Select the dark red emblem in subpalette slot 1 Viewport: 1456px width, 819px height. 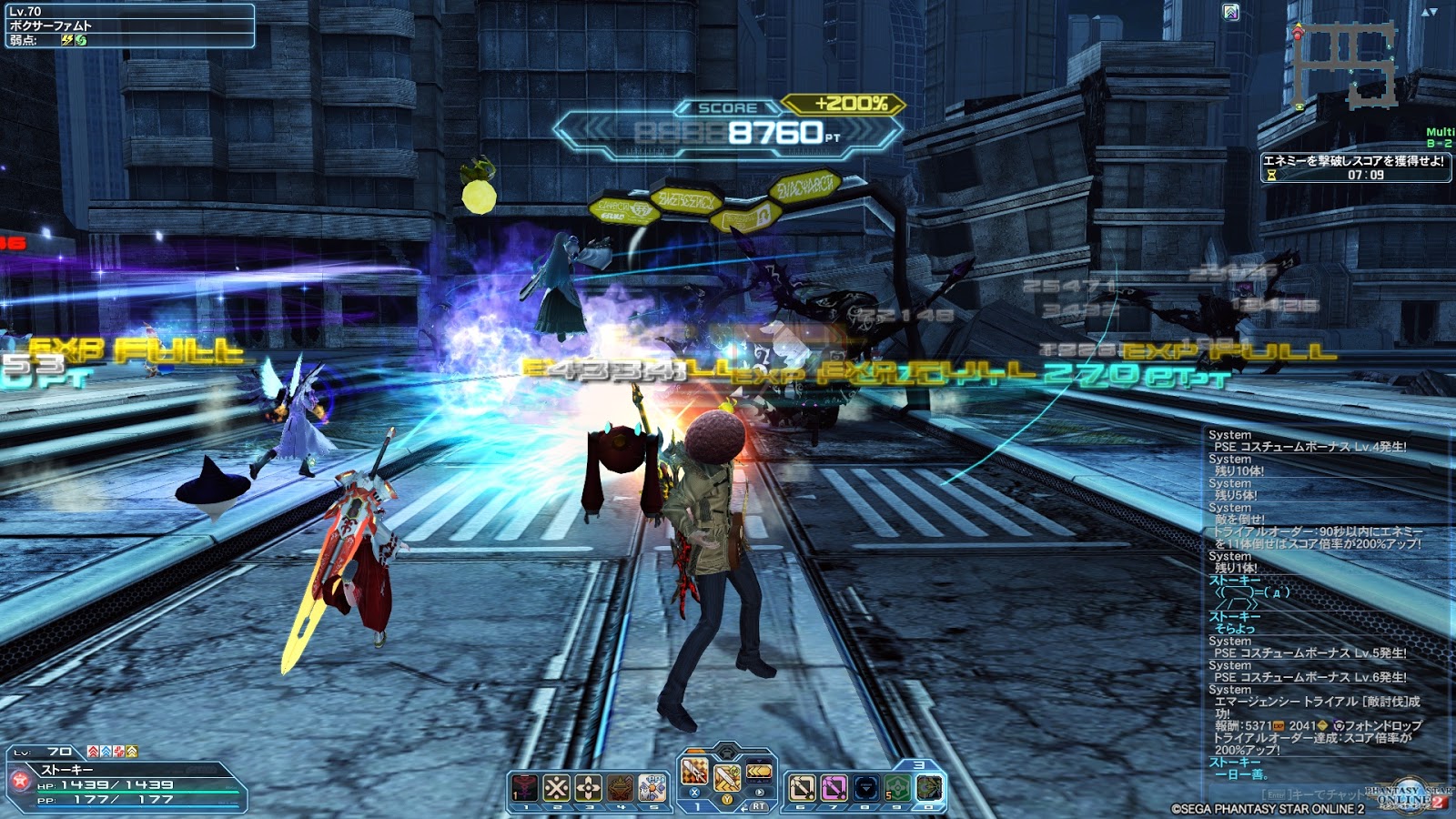(525, 787)
